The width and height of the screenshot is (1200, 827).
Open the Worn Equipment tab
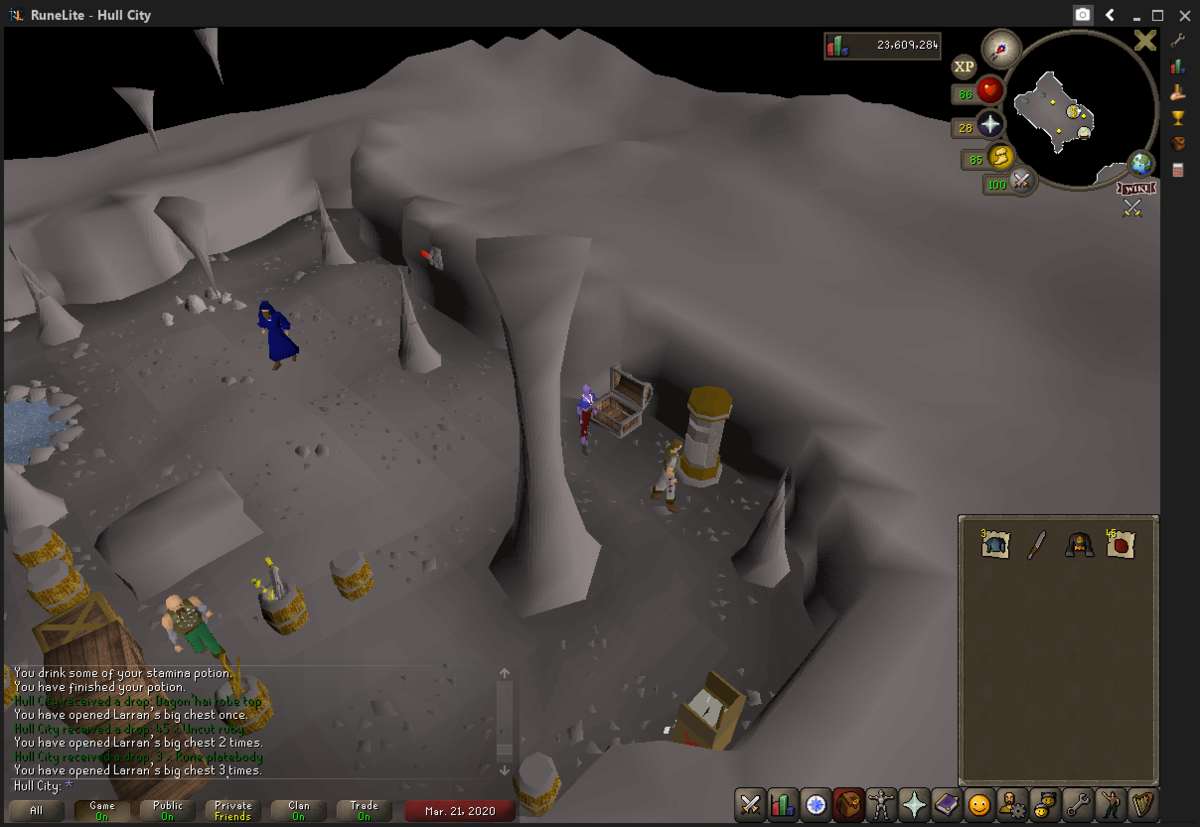(881, 803)
